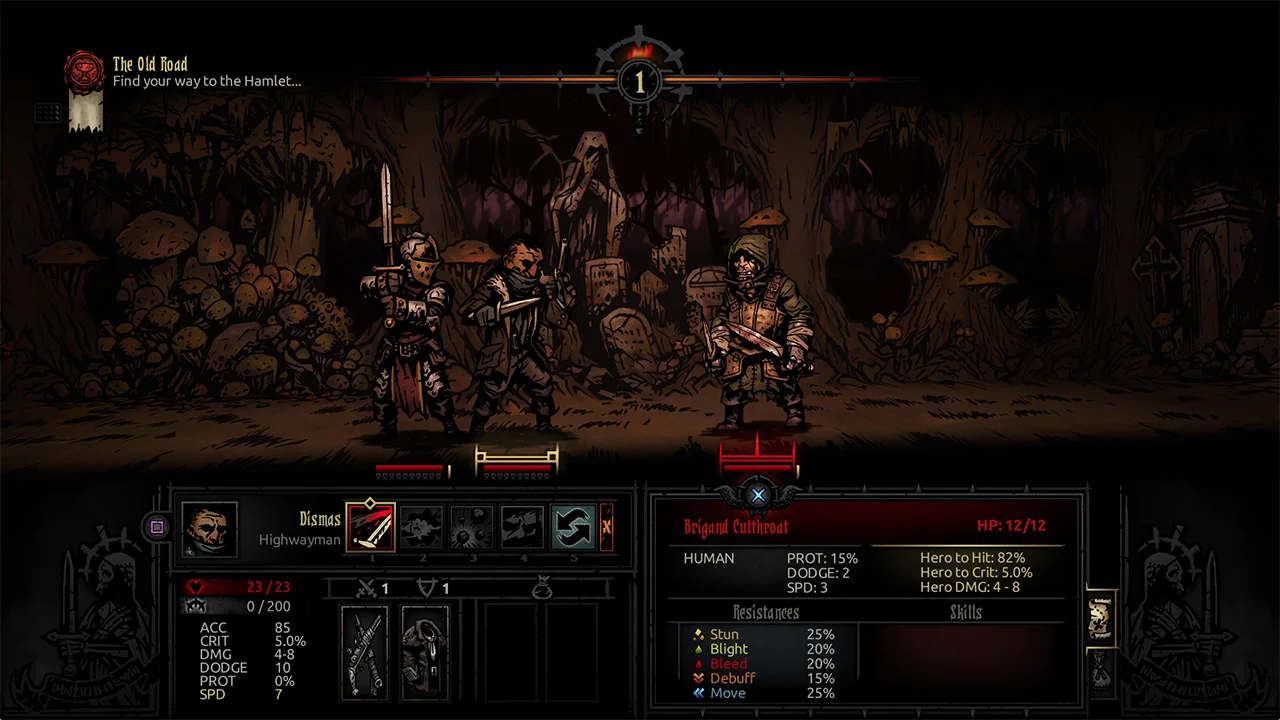
Task: Close the Brigand Cutthroat stats panel
Action: coord(758,495)
